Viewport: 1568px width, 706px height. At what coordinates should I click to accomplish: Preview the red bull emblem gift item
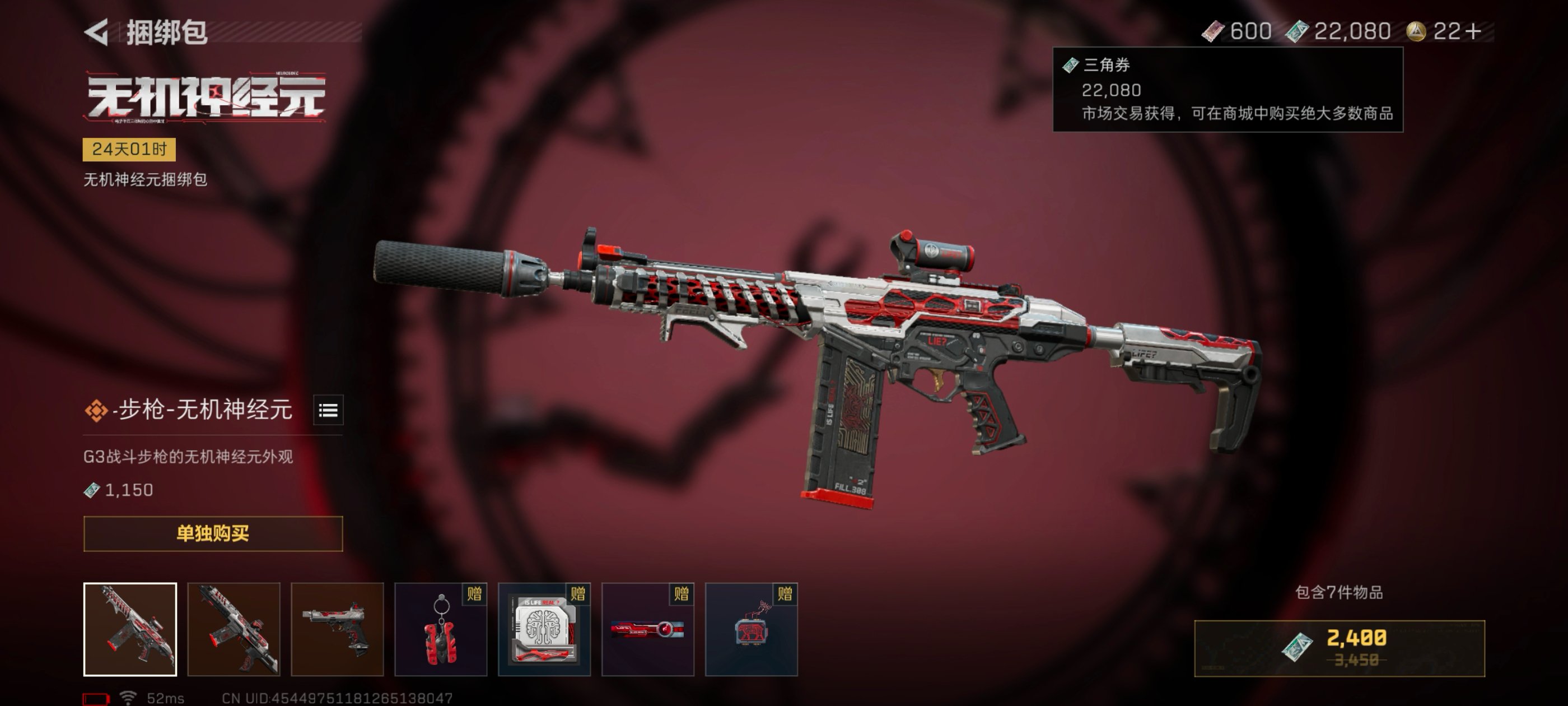click(x=751, y=629)
